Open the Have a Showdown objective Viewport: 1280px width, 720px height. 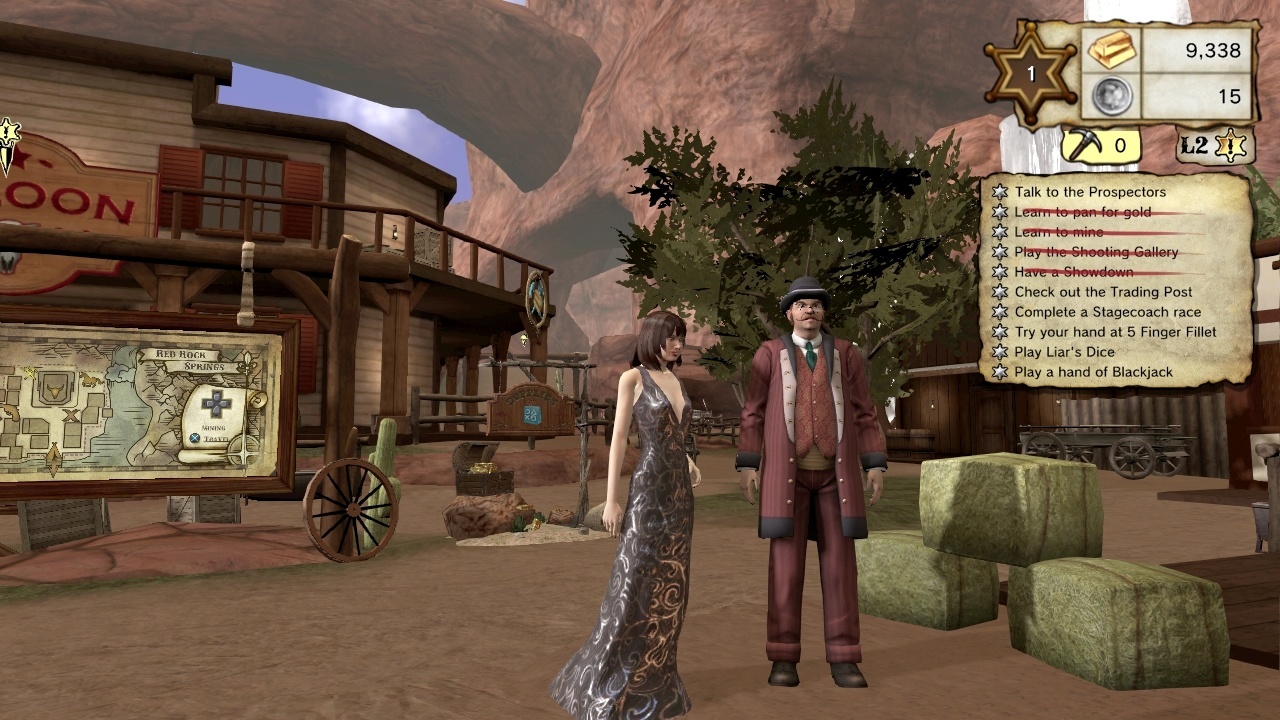click(1074, 272)
